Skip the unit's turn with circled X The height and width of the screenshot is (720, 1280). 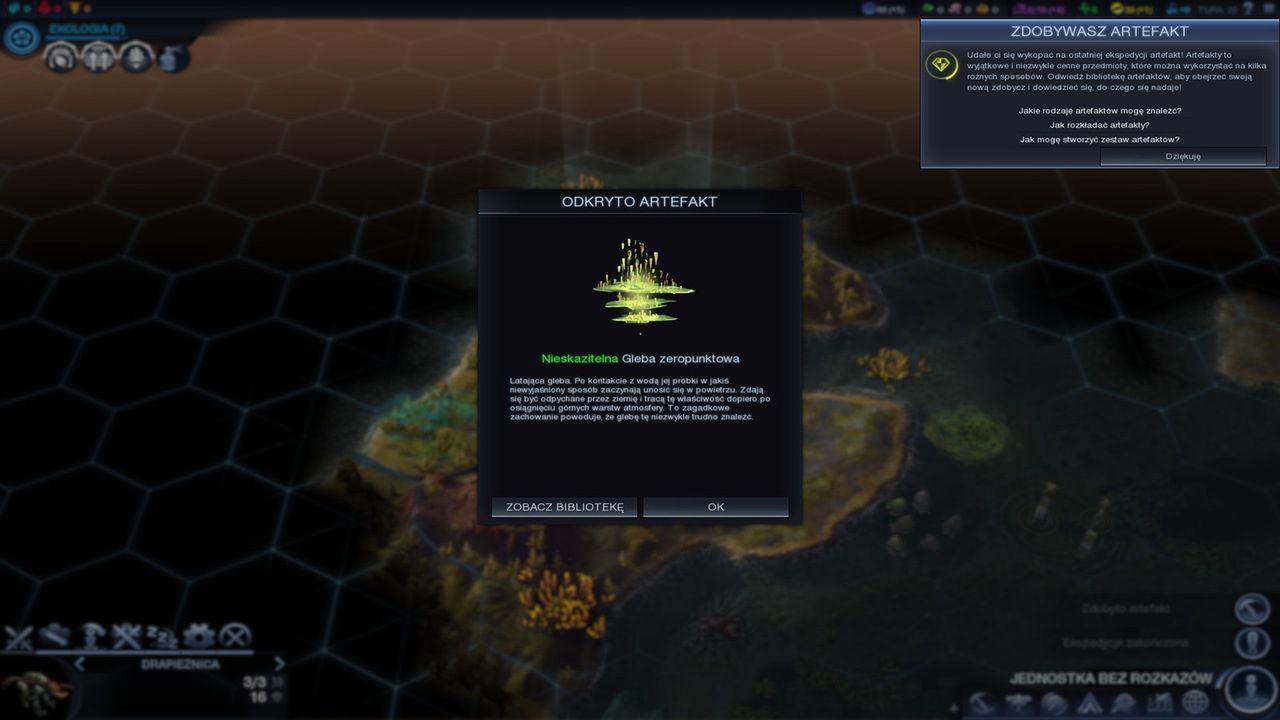[x=234, y=636]
